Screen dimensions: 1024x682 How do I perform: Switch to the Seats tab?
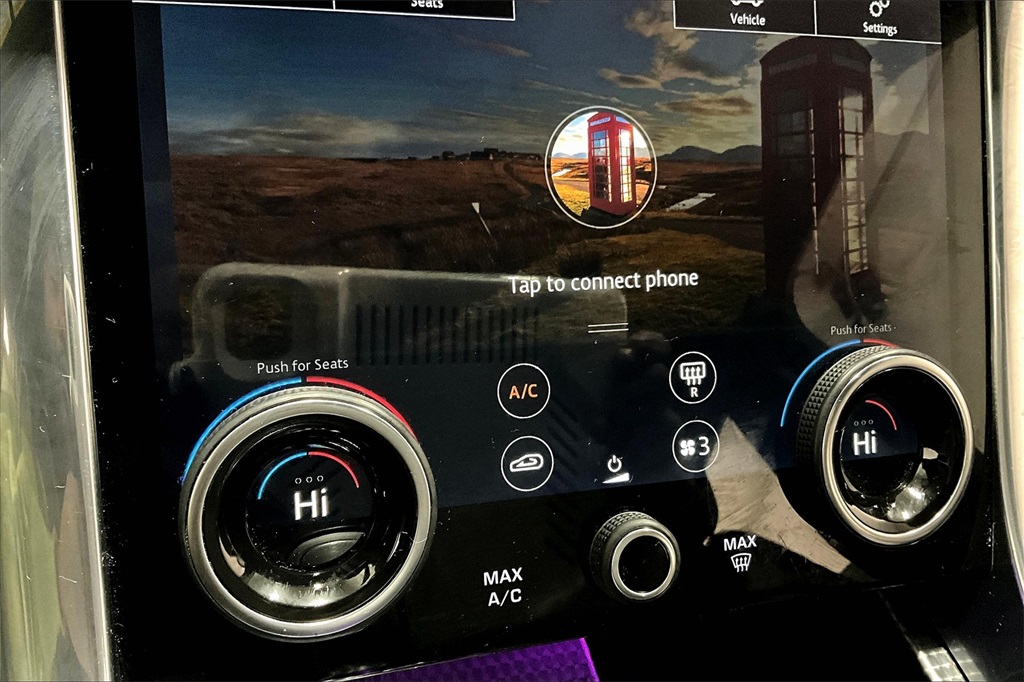425,6
